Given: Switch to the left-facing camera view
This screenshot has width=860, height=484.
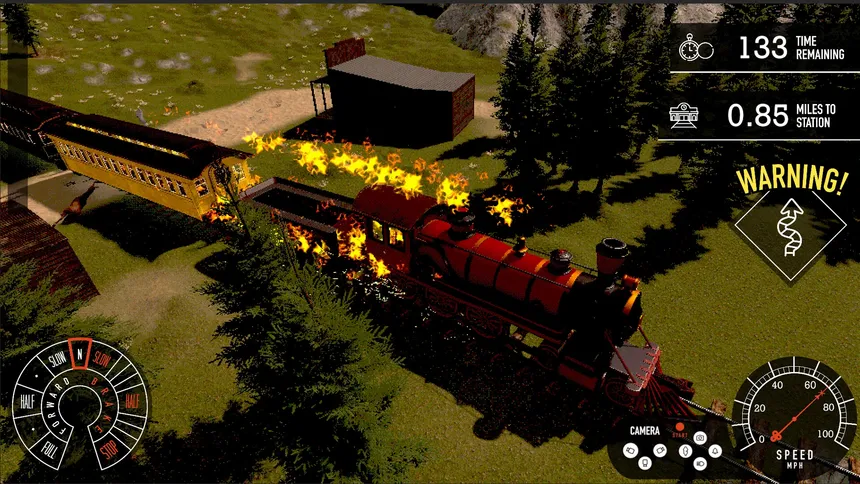Looking at the screenshot, I should (x=630, y=450).
